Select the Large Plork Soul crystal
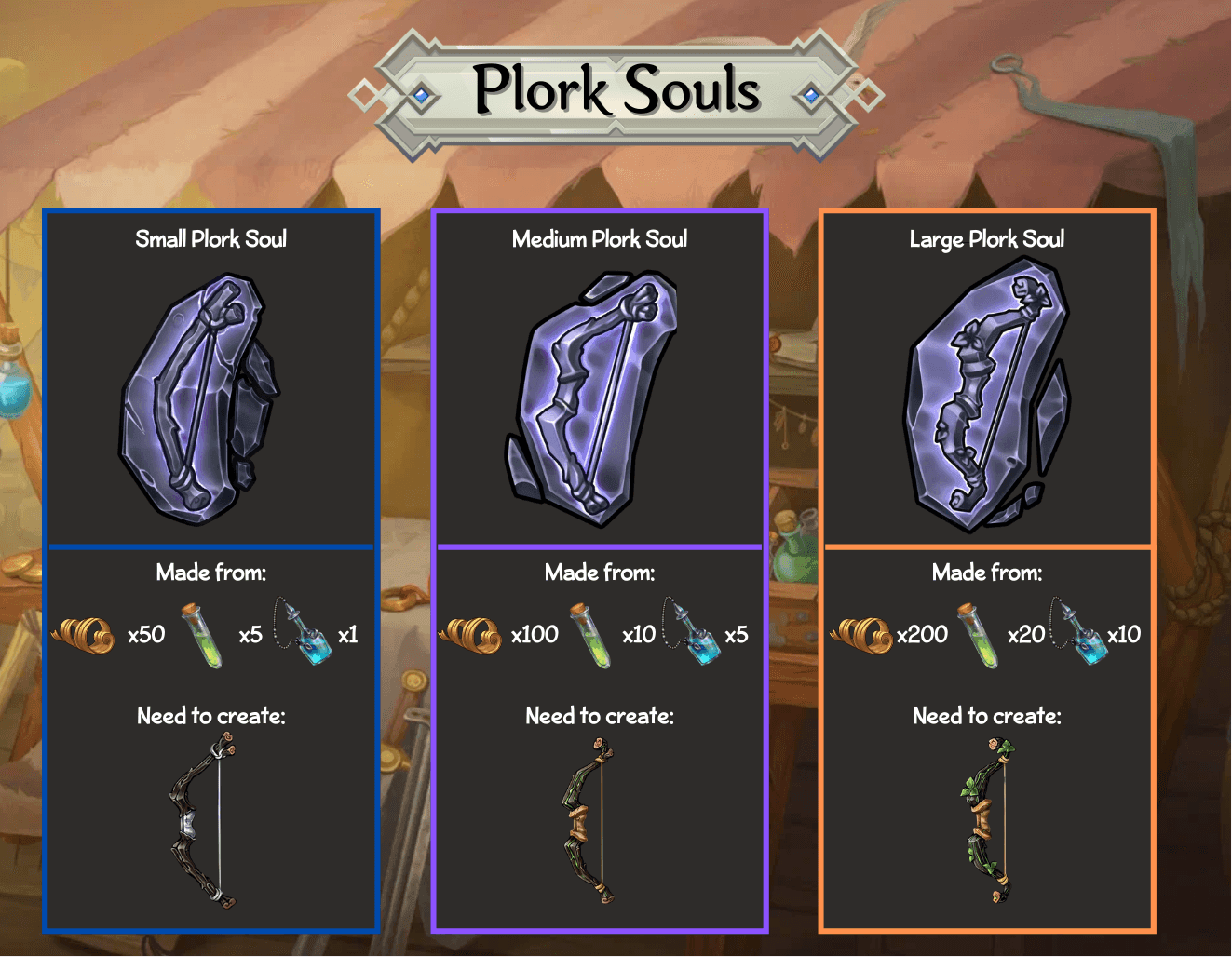 pyautogui.click(x=985, y=395)
